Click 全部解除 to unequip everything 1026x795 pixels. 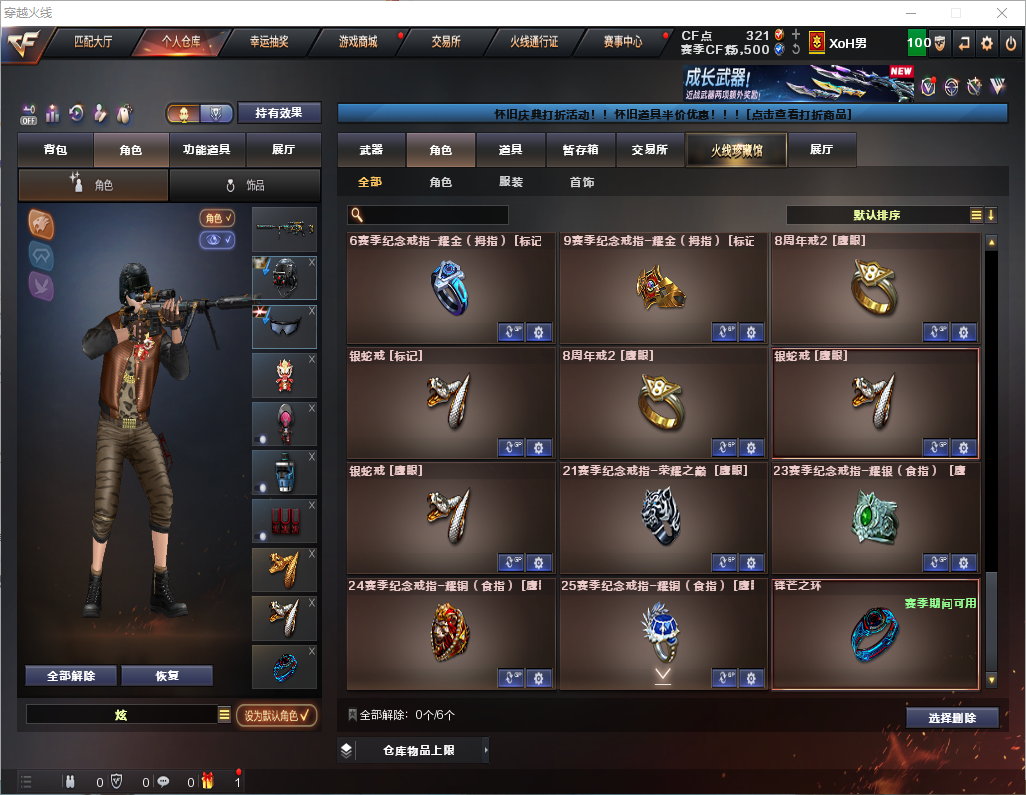pos(71,676)
